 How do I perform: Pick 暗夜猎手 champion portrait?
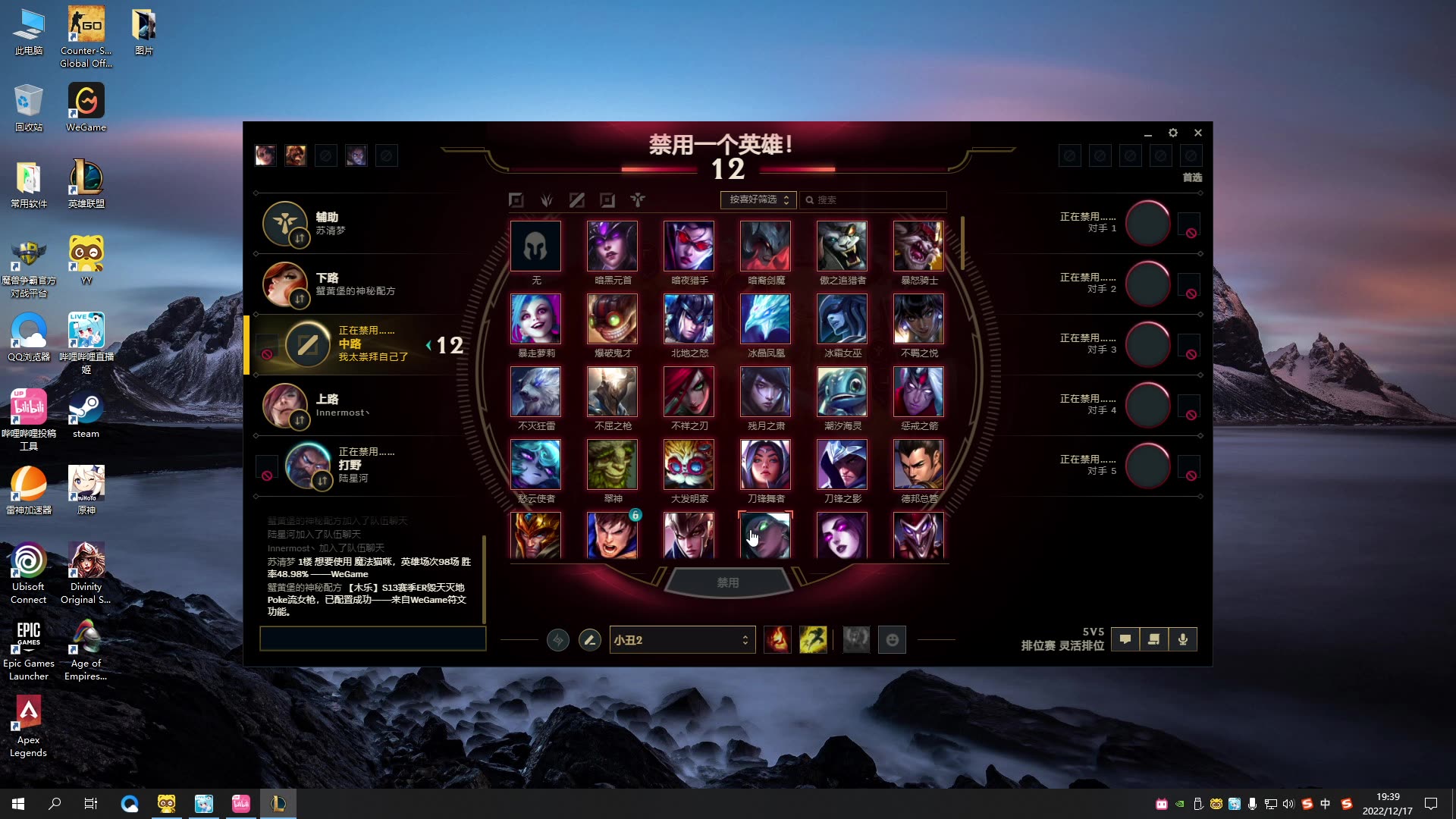(689, 246)
